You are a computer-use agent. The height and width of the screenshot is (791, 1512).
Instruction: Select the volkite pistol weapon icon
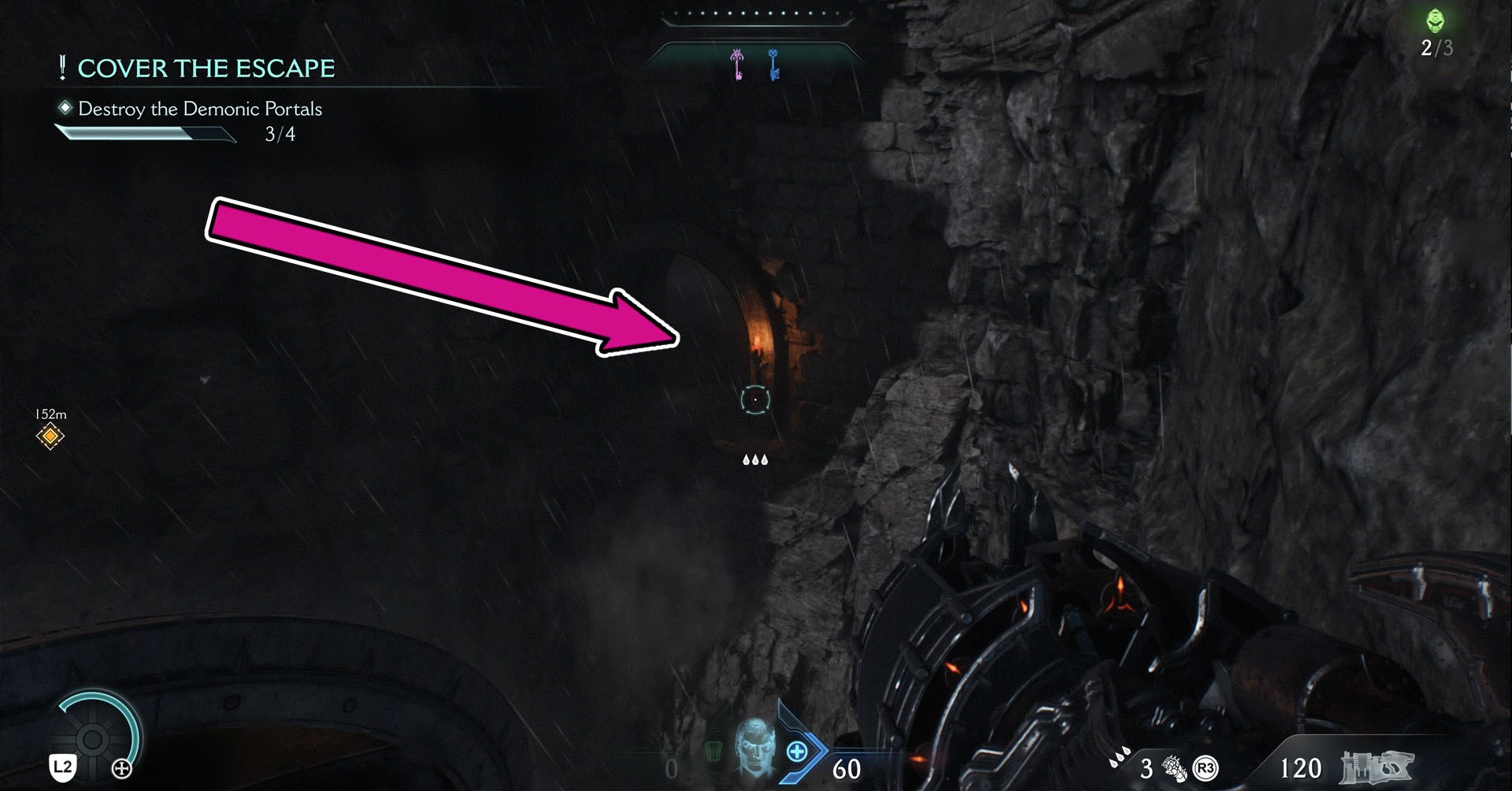(1376, 767)
